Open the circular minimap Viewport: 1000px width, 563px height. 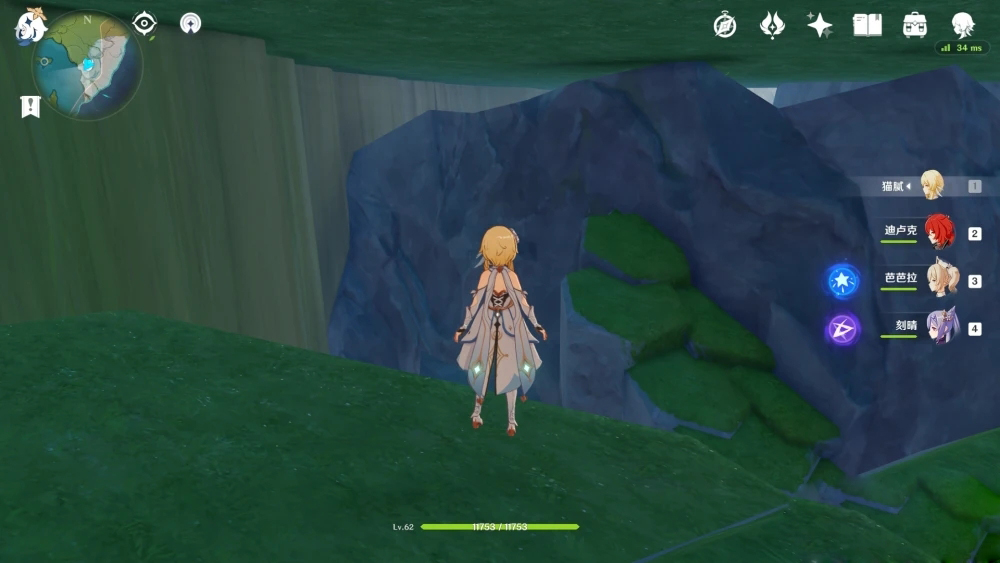87,66
